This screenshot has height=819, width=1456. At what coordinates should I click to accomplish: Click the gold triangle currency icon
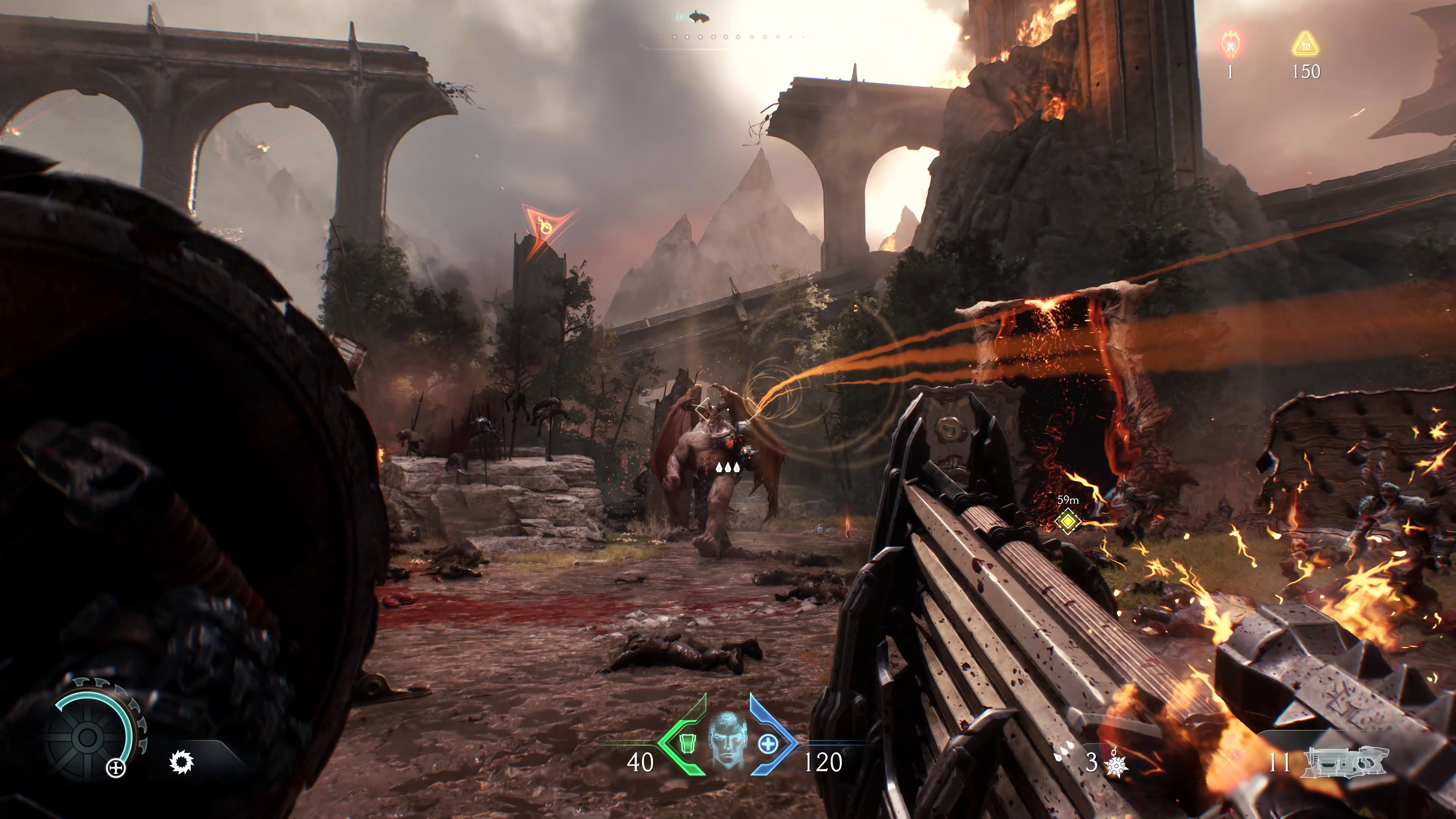(x=1305, y=45)
